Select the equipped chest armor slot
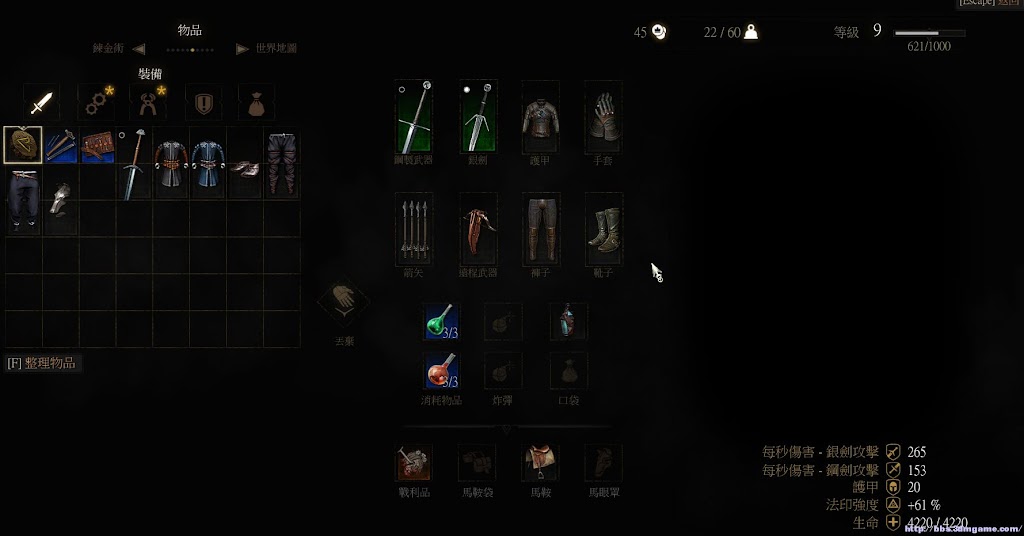Image resolution: width=1024 pixels, height=536 pixels. pos(540,116)
